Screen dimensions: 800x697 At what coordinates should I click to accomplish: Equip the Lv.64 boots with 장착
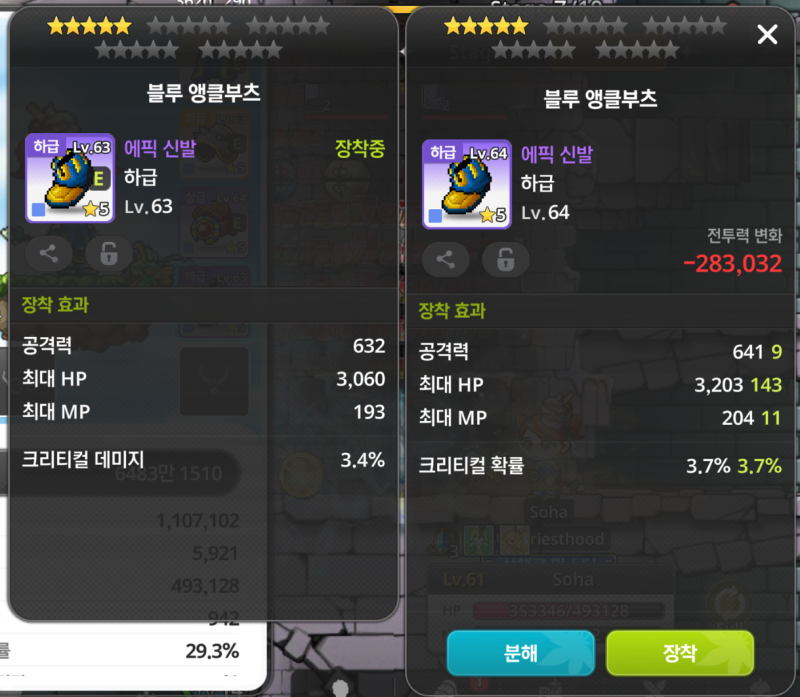[679, 653]
